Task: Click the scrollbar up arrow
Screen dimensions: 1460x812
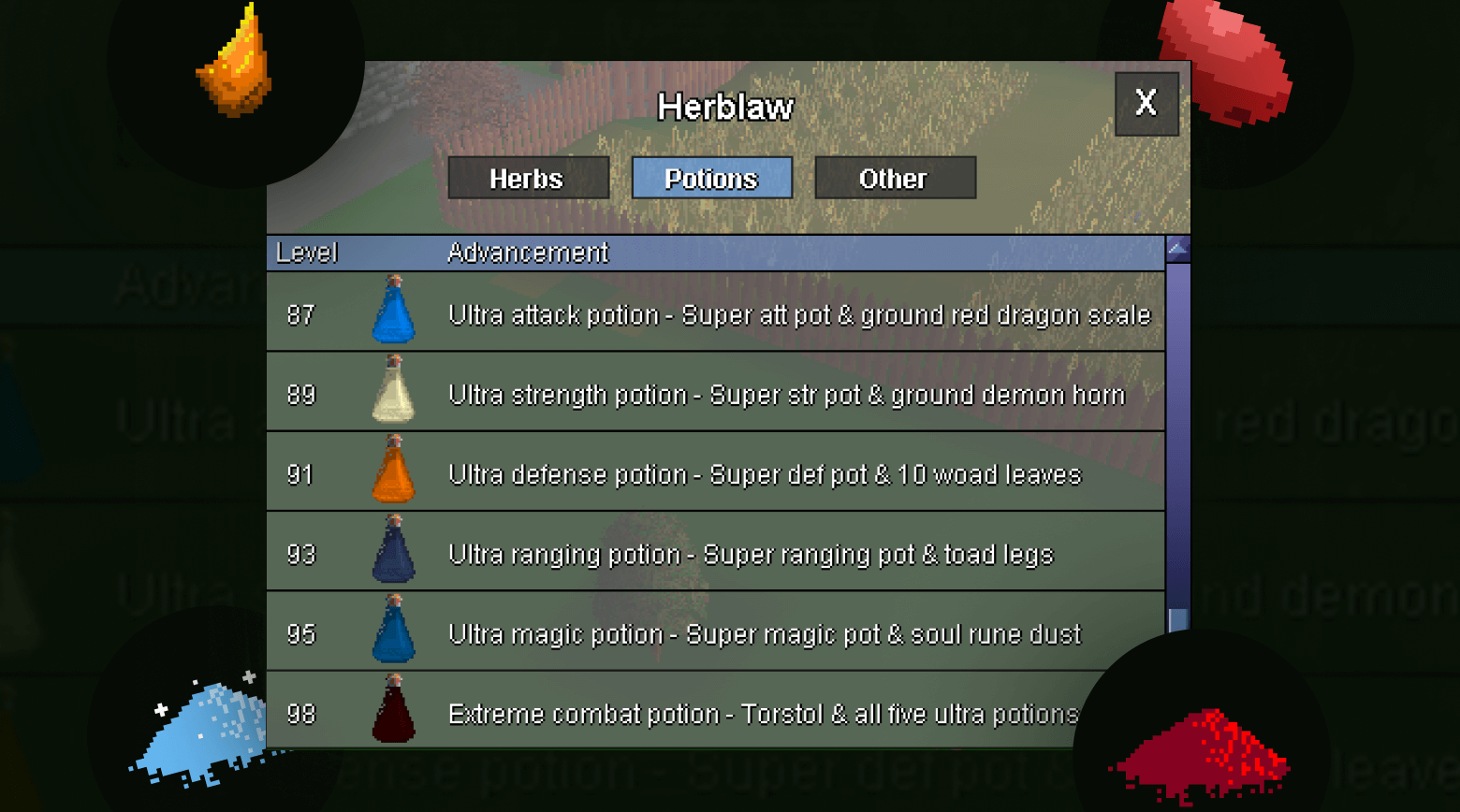Action: [x=1176, y=249]
